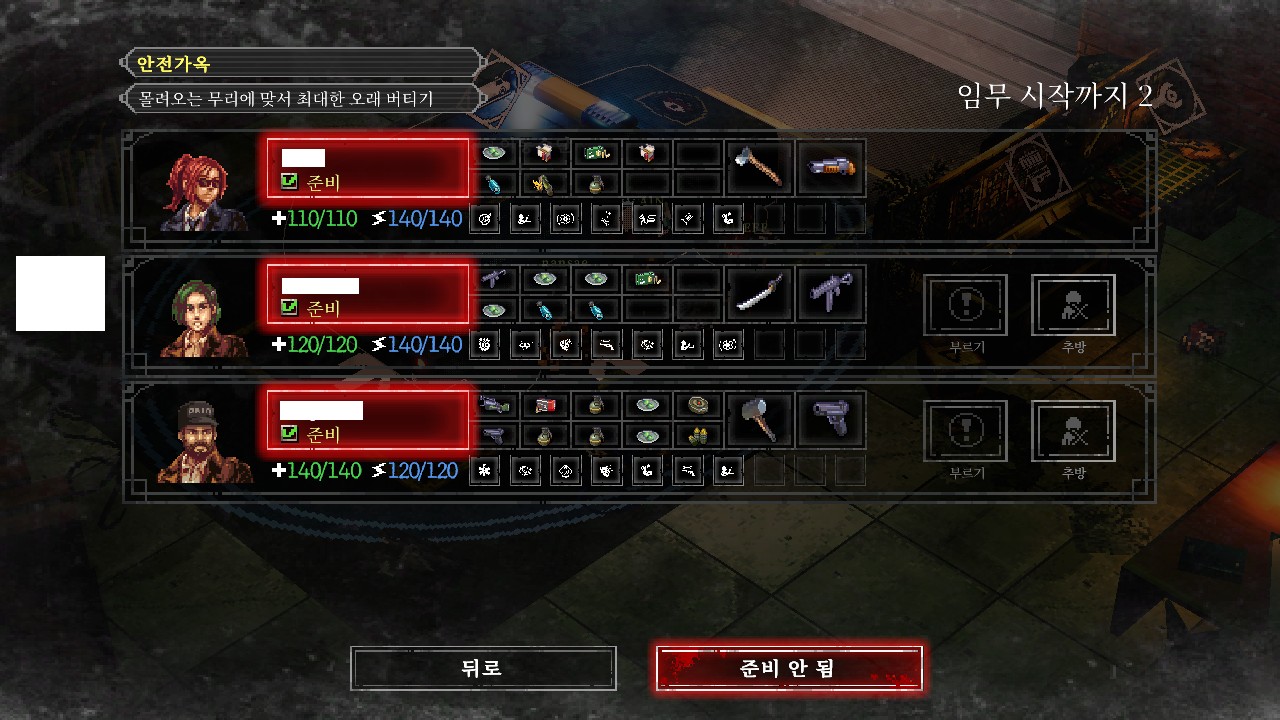Go back with the 뒤로 button
This screenshot has width=1280, height=720.
pos(483,668)
